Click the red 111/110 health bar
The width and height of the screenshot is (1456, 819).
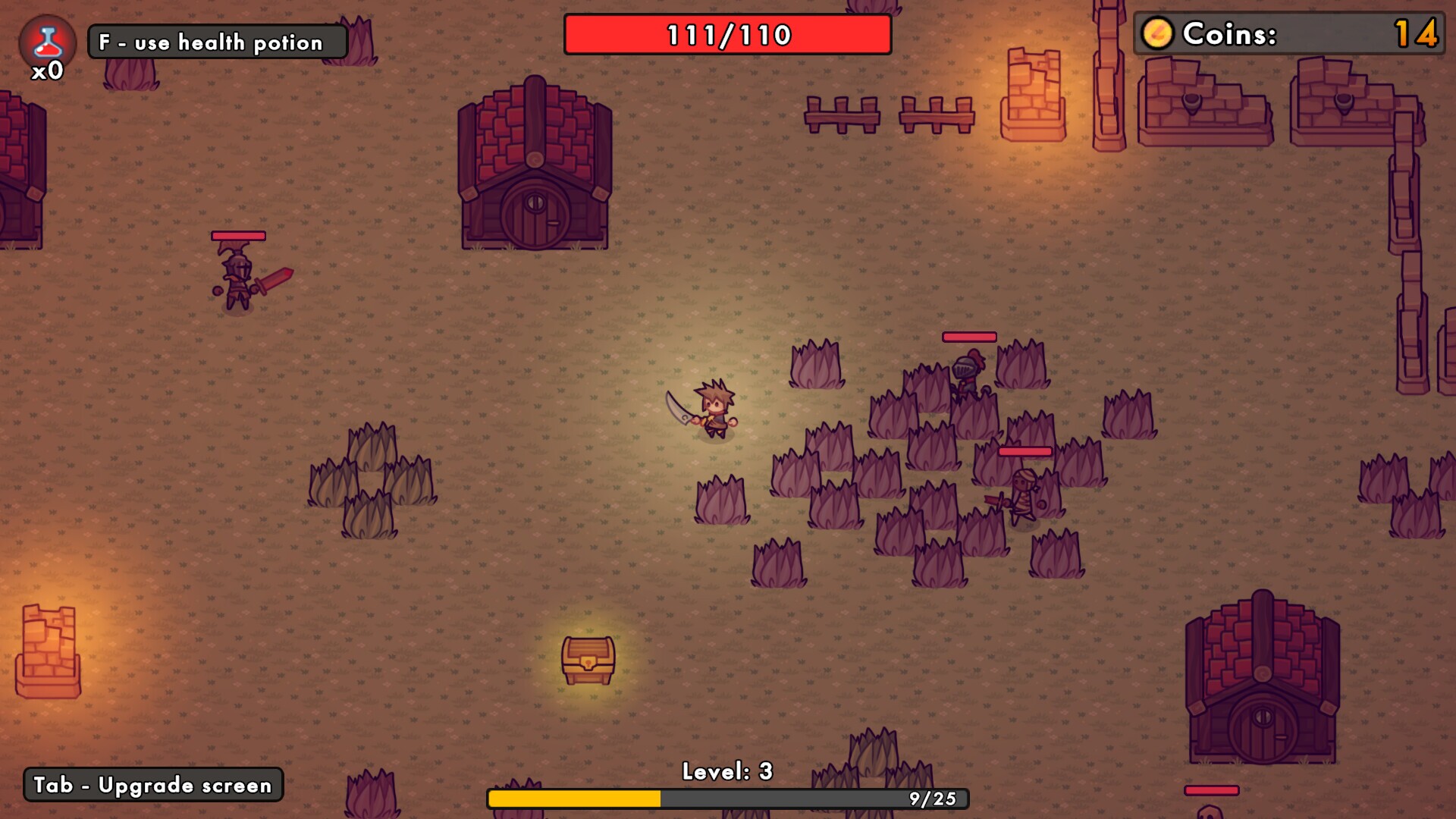coord(726,33)
